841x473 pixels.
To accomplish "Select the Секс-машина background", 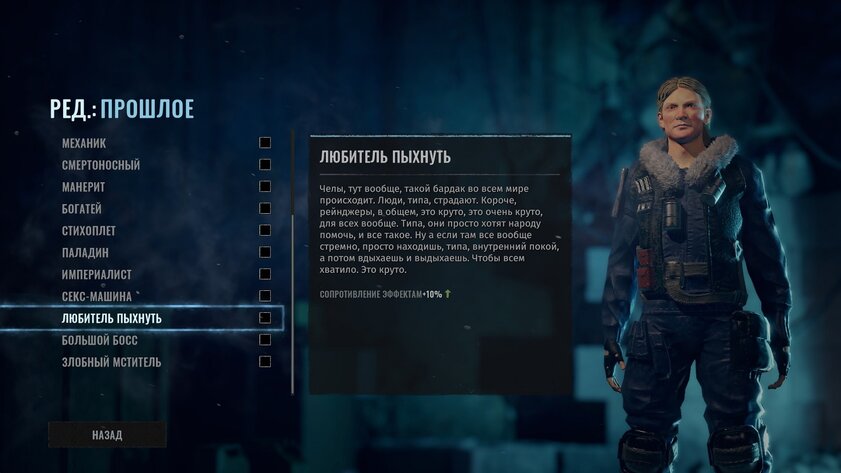I will (x=97, y=296).
